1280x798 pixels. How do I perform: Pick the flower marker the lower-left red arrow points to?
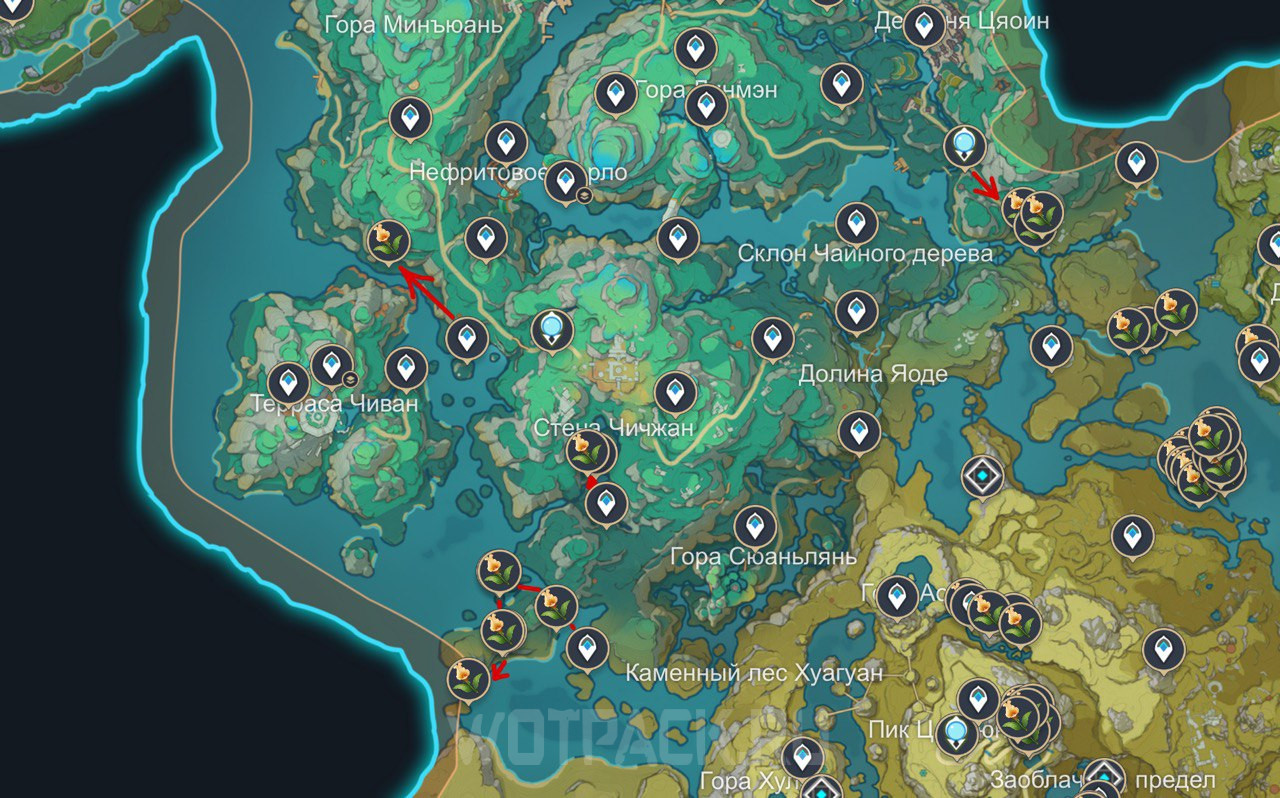click(469, 678)
